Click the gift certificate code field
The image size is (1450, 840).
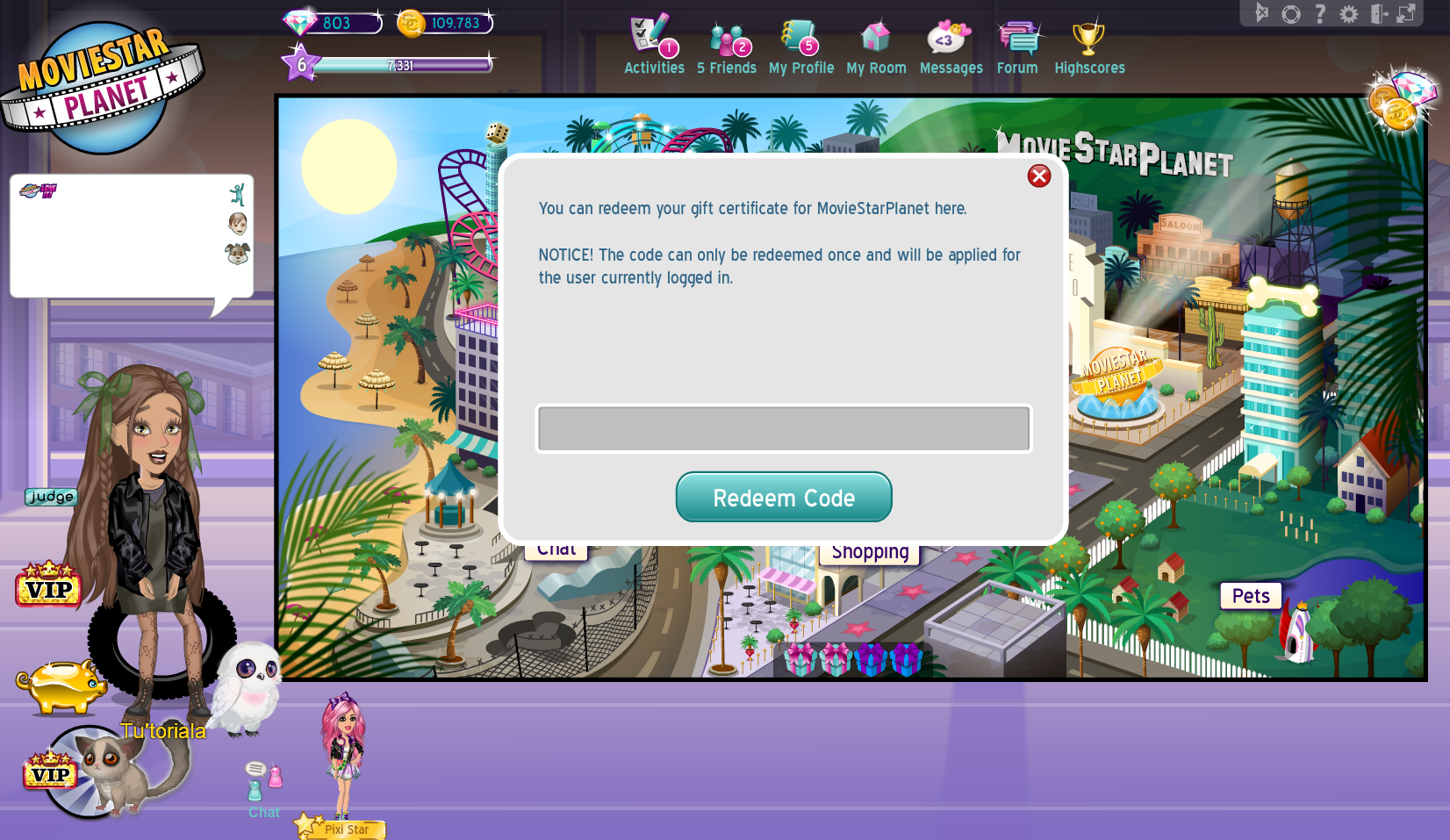pos(784,428)
